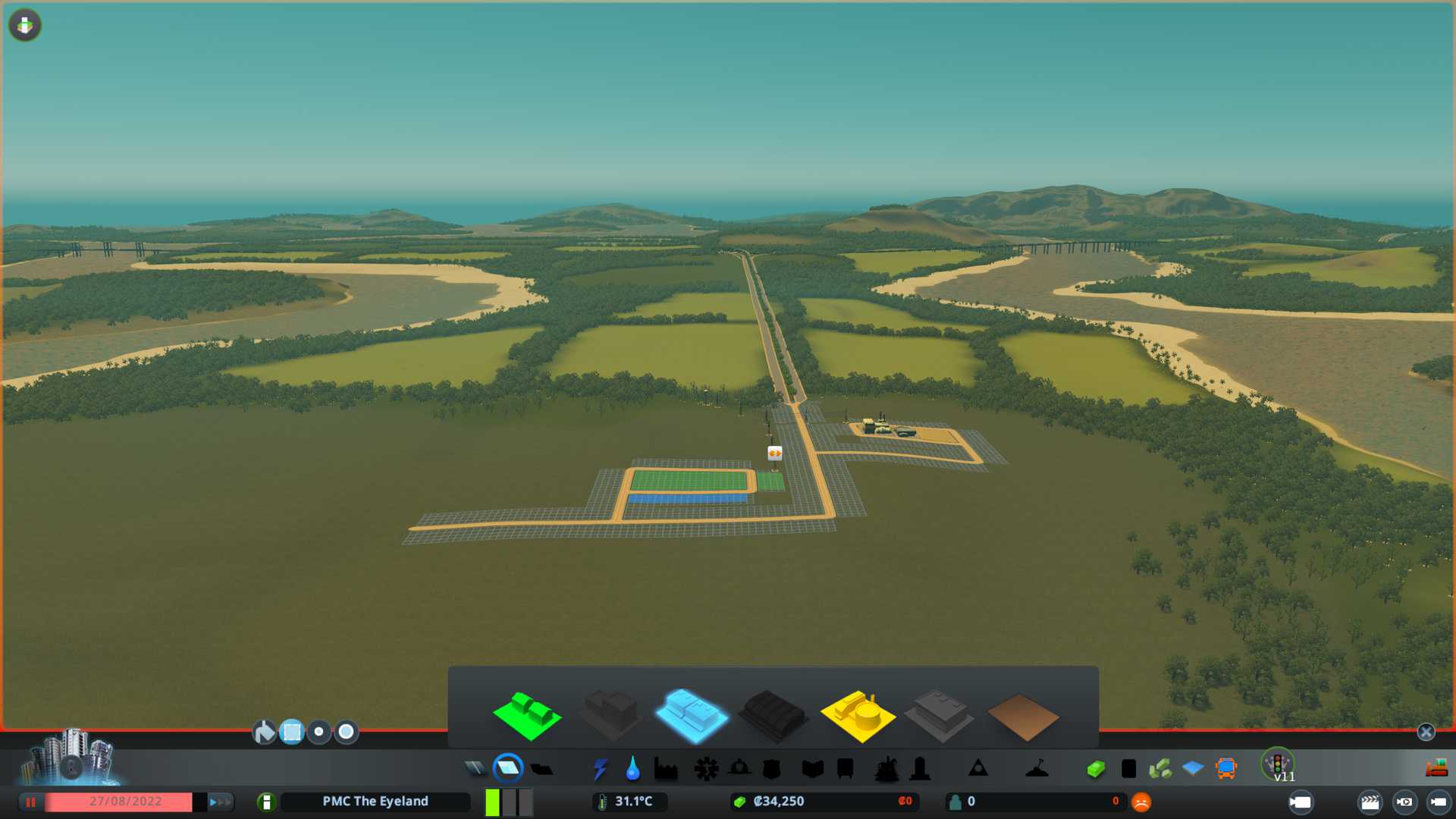Open the public transport bus icon
Viewport: 1456px width, 819px height.
1225,769
